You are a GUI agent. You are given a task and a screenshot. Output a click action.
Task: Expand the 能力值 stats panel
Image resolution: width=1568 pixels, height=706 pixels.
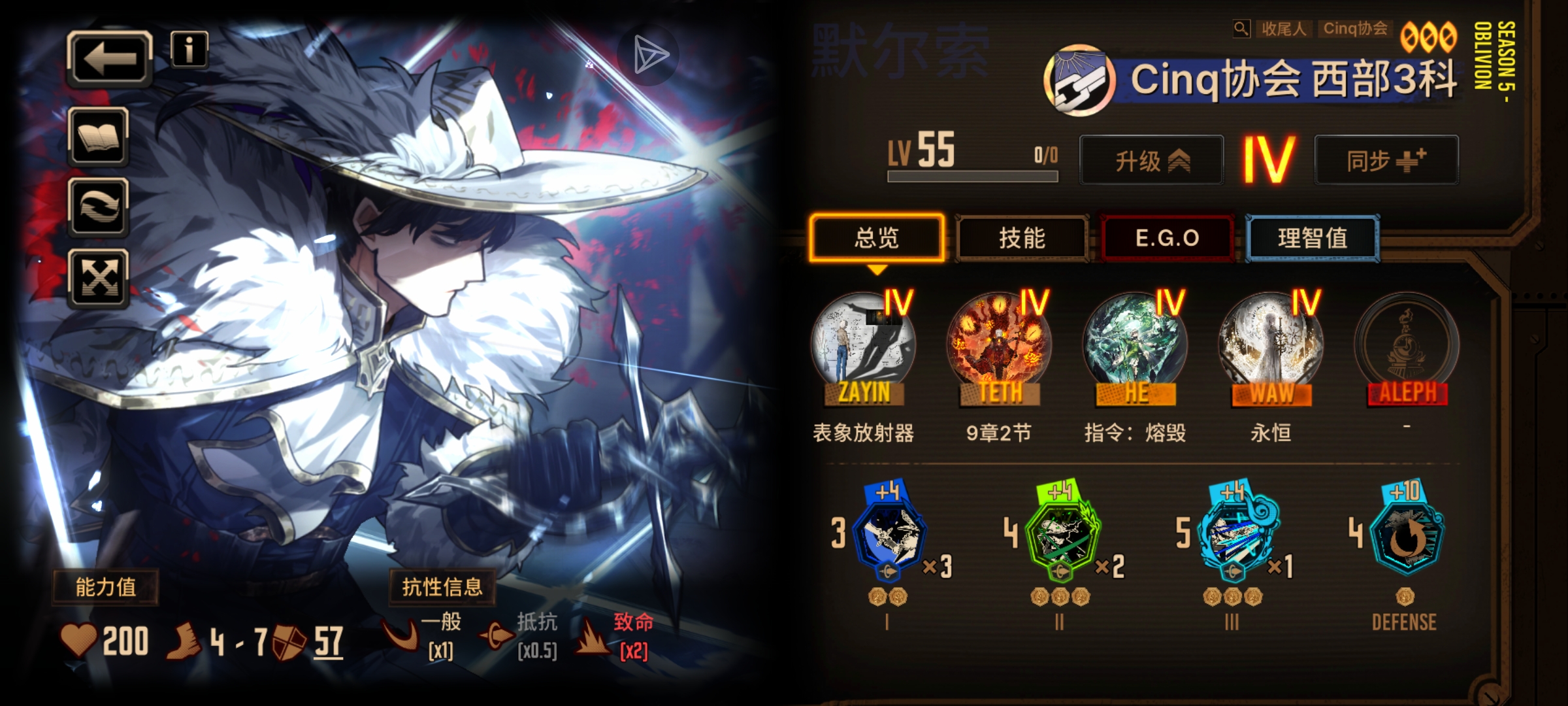coord(105,586)
